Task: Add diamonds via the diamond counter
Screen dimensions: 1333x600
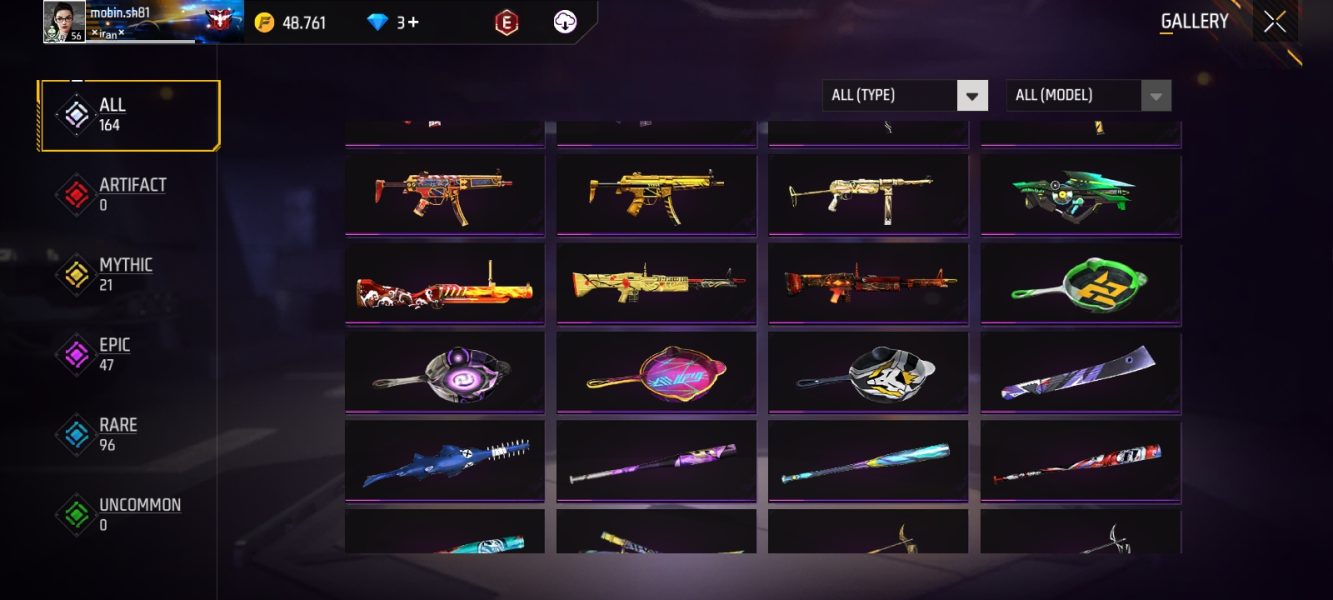Action: (393, 22)
